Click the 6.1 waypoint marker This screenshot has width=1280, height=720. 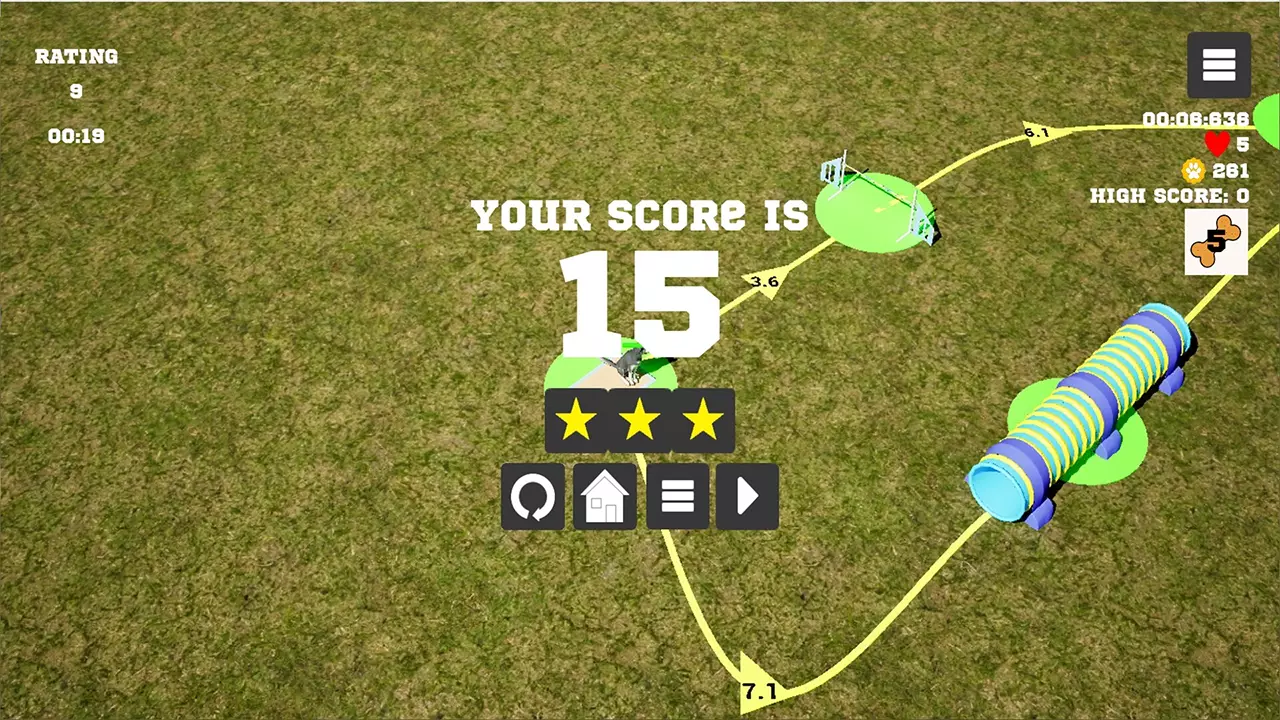(1037, 133)
